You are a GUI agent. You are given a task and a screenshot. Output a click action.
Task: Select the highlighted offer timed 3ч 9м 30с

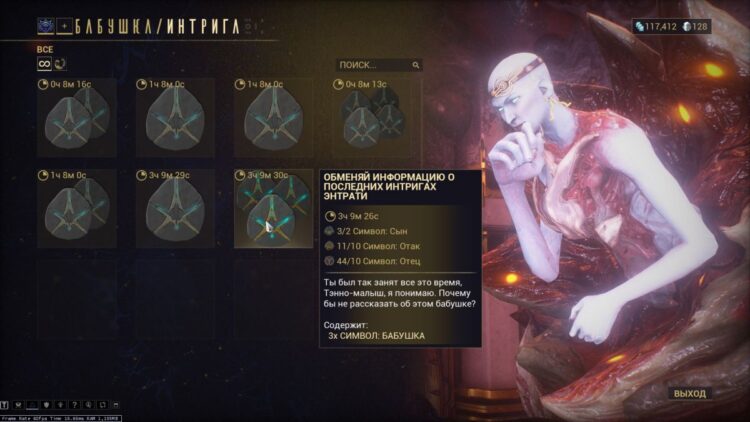(x=266, y=208)
